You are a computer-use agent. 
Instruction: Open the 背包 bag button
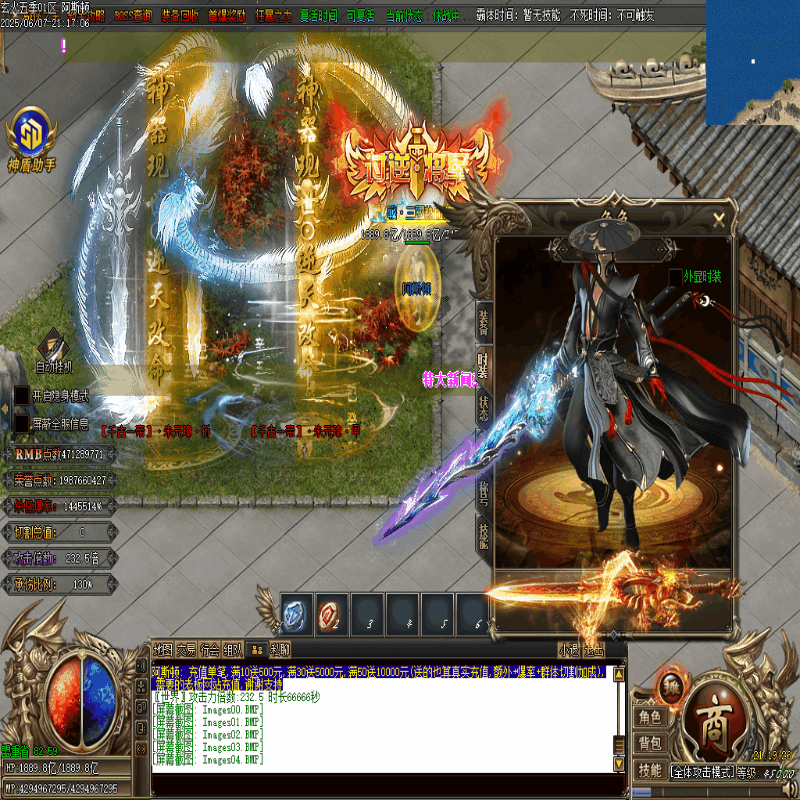[649, 743]
